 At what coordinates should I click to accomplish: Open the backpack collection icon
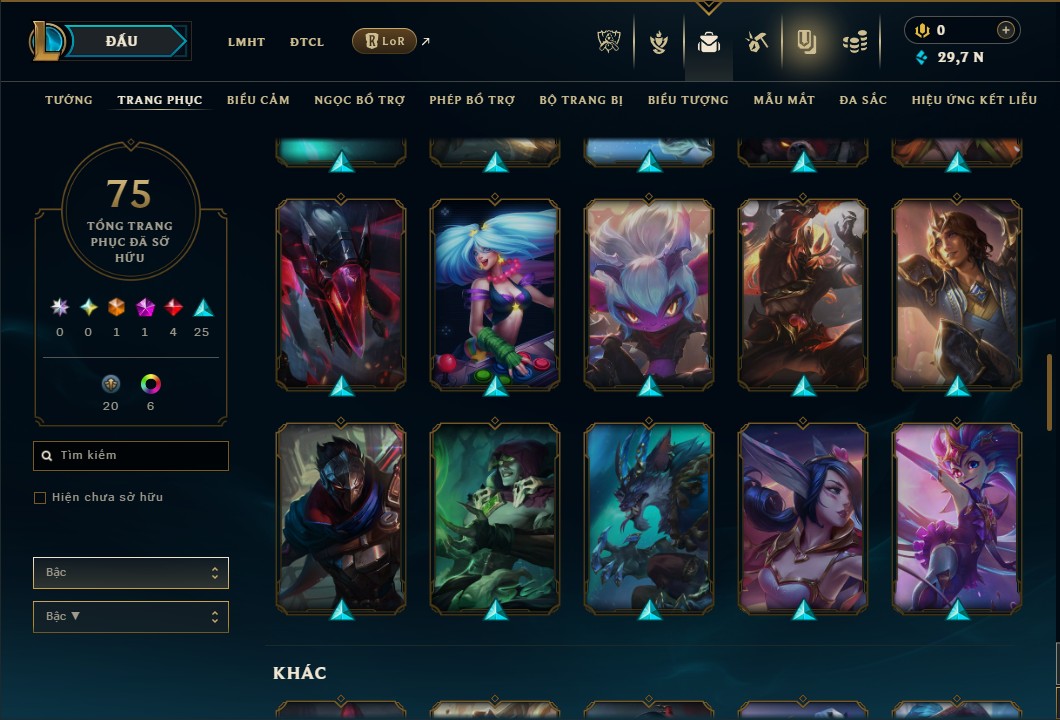(x=709, y=42)
